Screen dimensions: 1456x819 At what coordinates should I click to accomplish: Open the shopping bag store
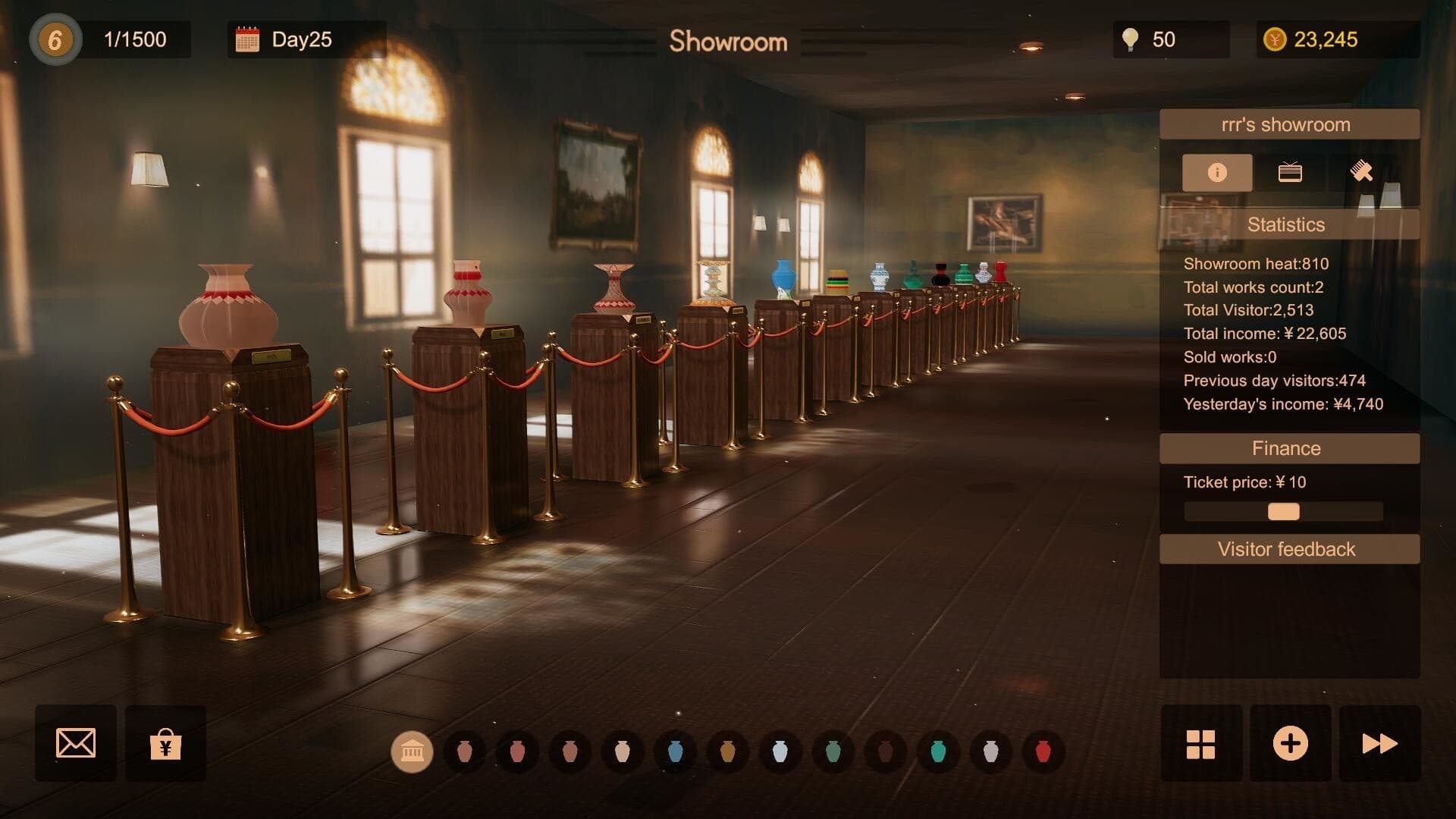click(165, 744)
